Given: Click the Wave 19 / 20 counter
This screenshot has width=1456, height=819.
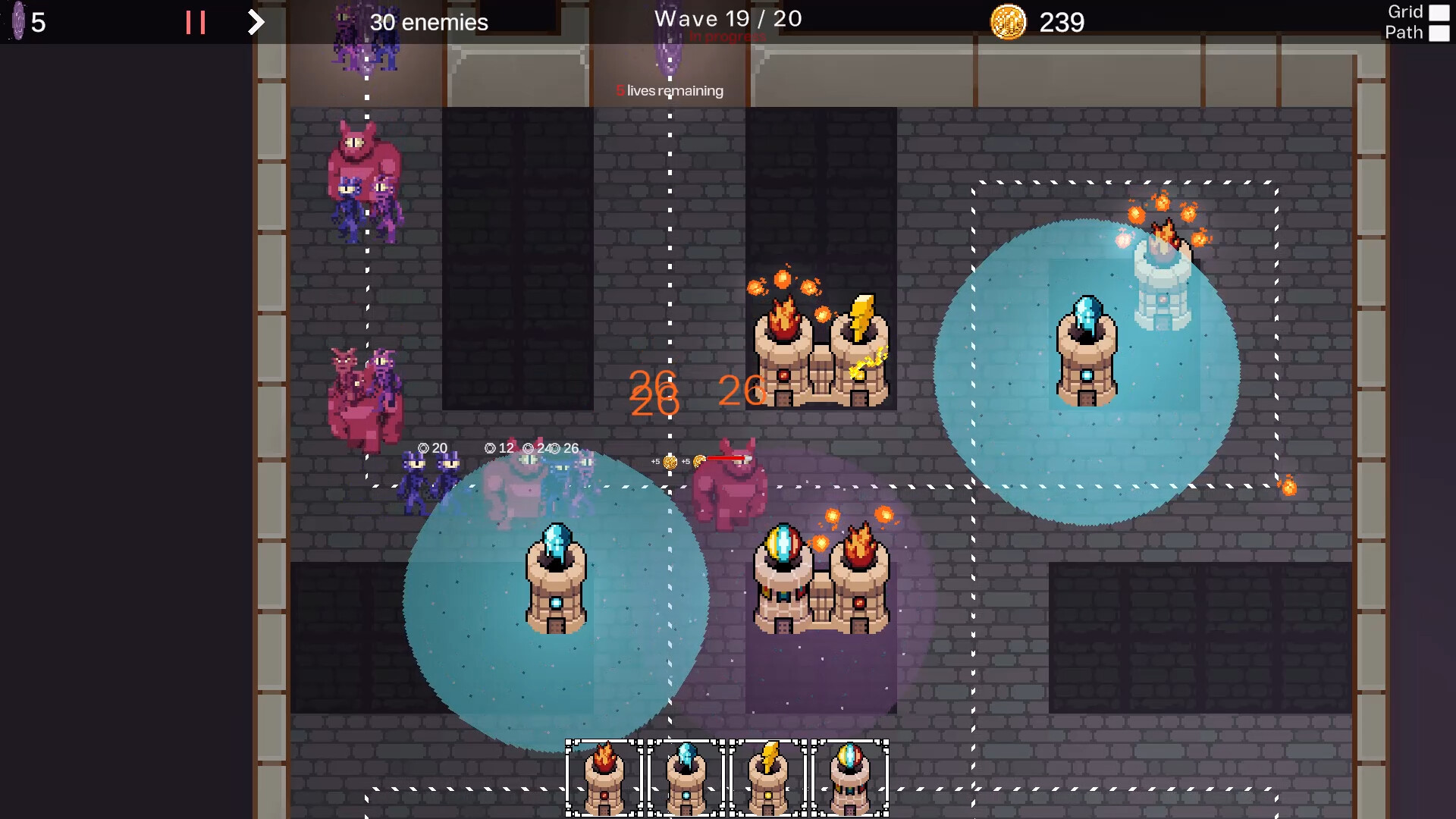Looking at the screenshot, I should pyautogui.click(x=728, y=18).
